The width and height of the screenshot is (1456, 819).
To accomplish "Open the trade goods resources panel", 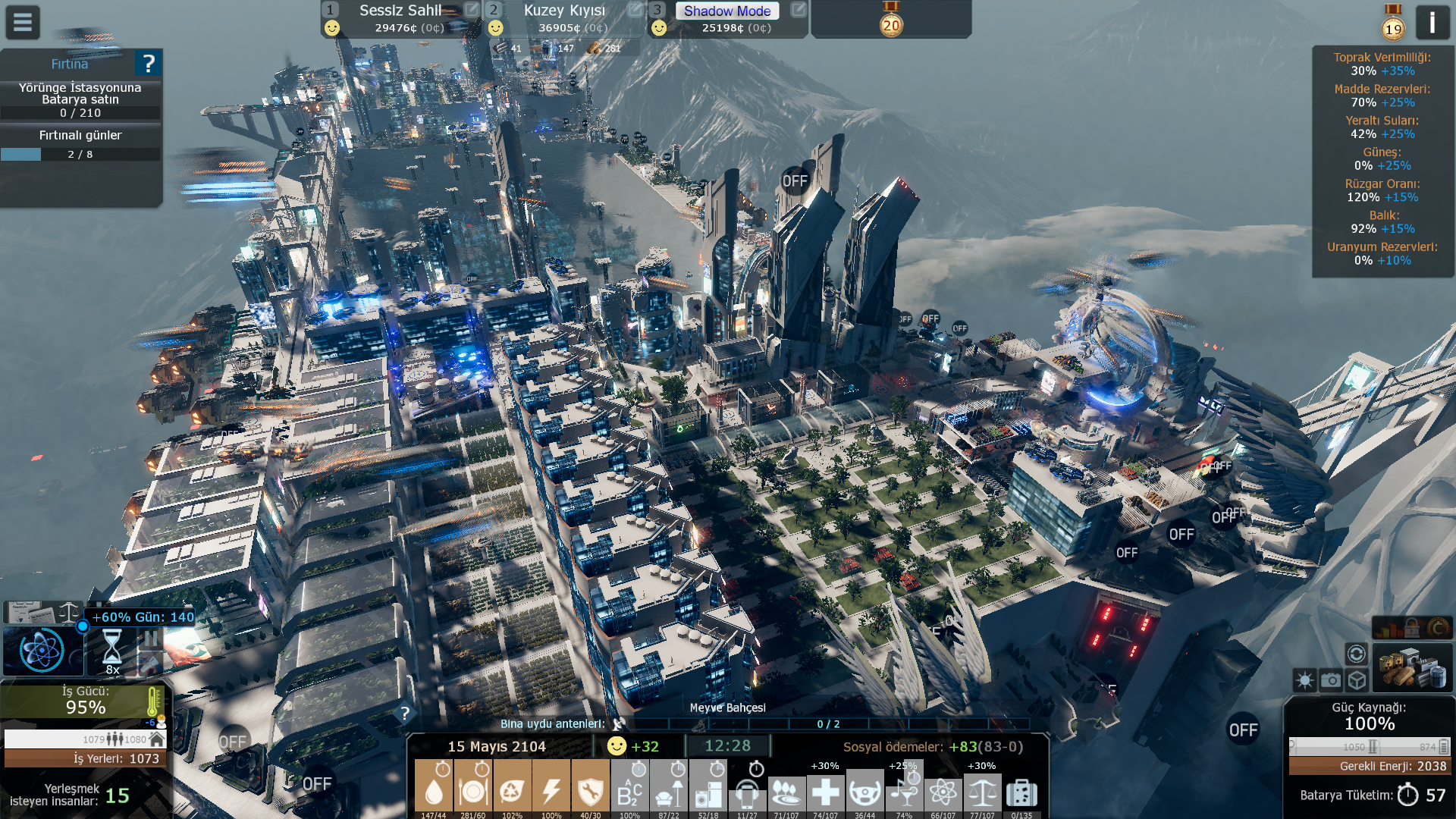I will pos(1411,669).
